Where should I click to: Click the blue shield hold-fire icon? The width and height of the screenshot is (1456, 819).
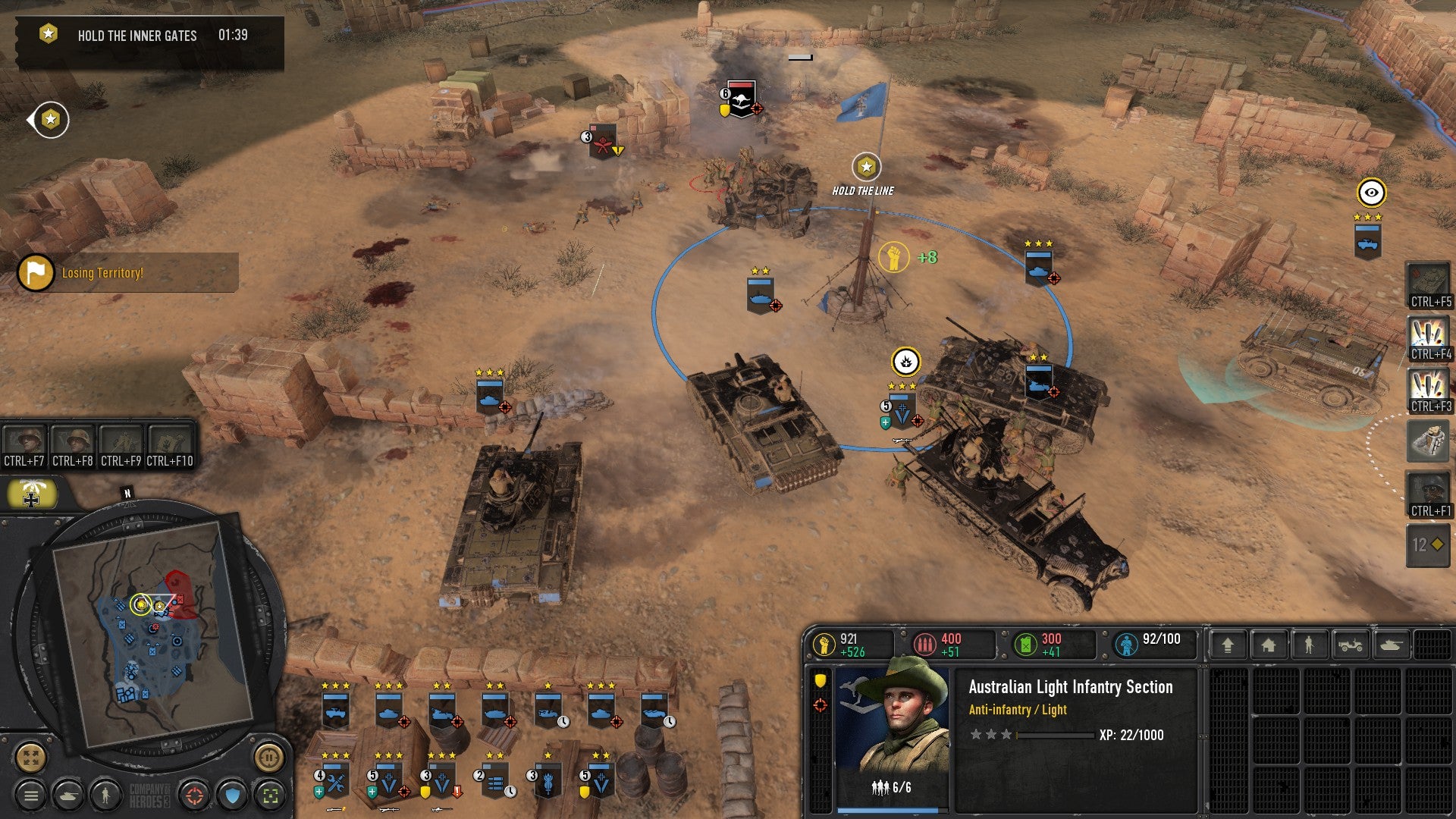230,795
